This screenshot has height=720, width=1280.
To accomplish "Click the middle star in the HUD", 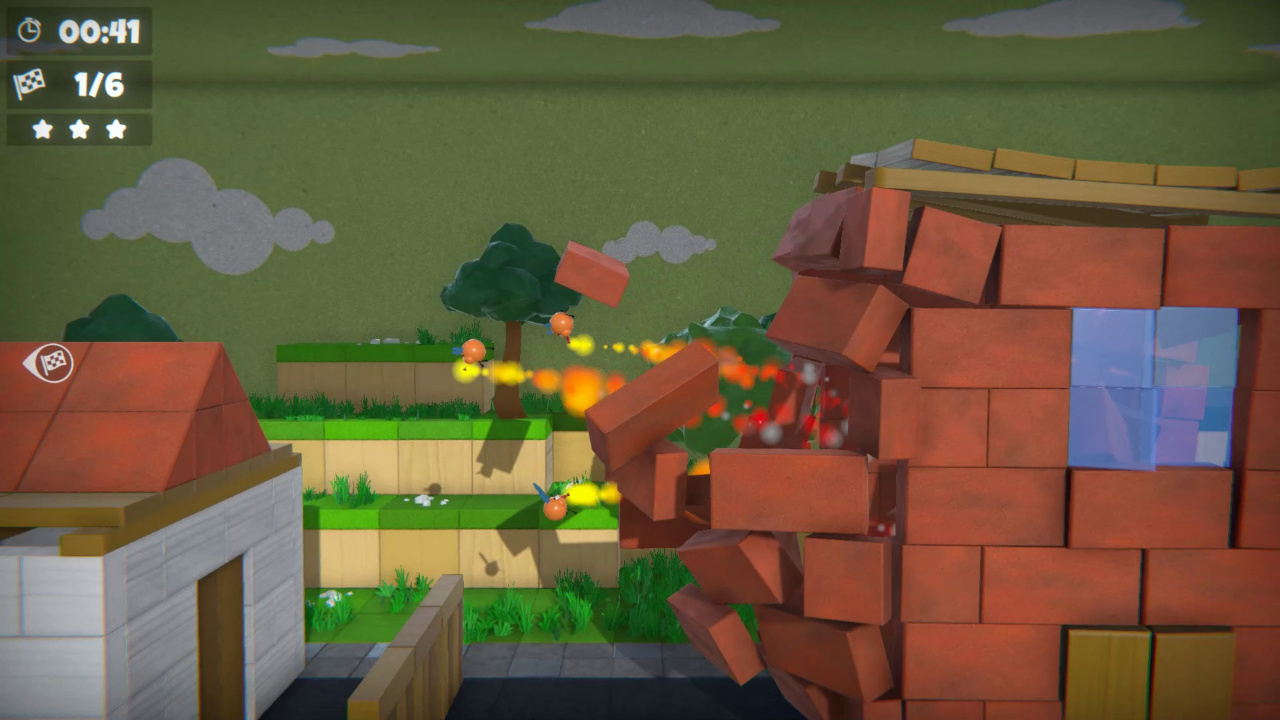I will [x=78, y=128].
